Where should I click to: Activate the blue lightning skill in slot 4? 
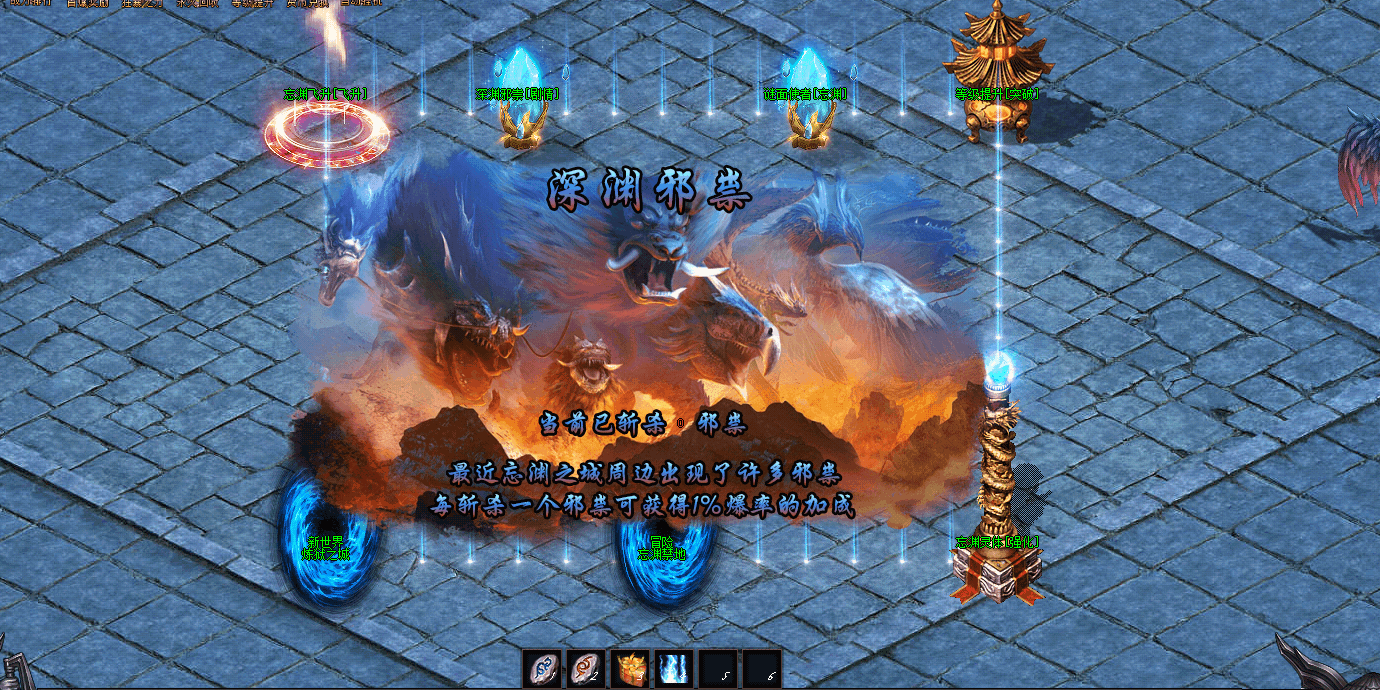673,668
